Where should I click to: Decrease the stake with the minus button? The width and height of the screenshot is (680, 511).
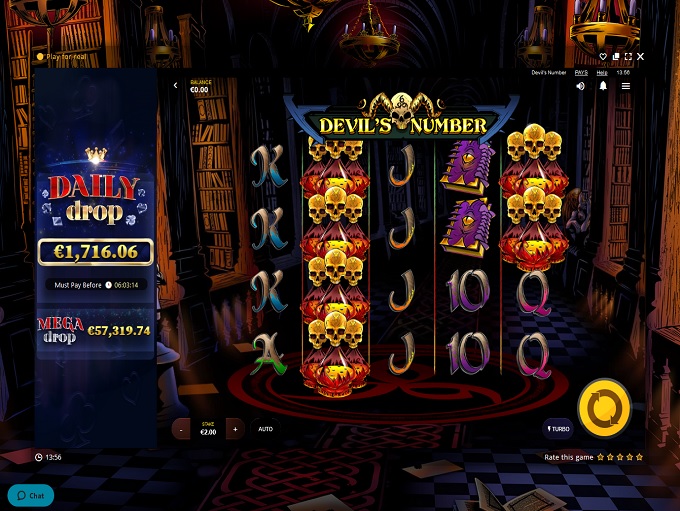[181, 429]
